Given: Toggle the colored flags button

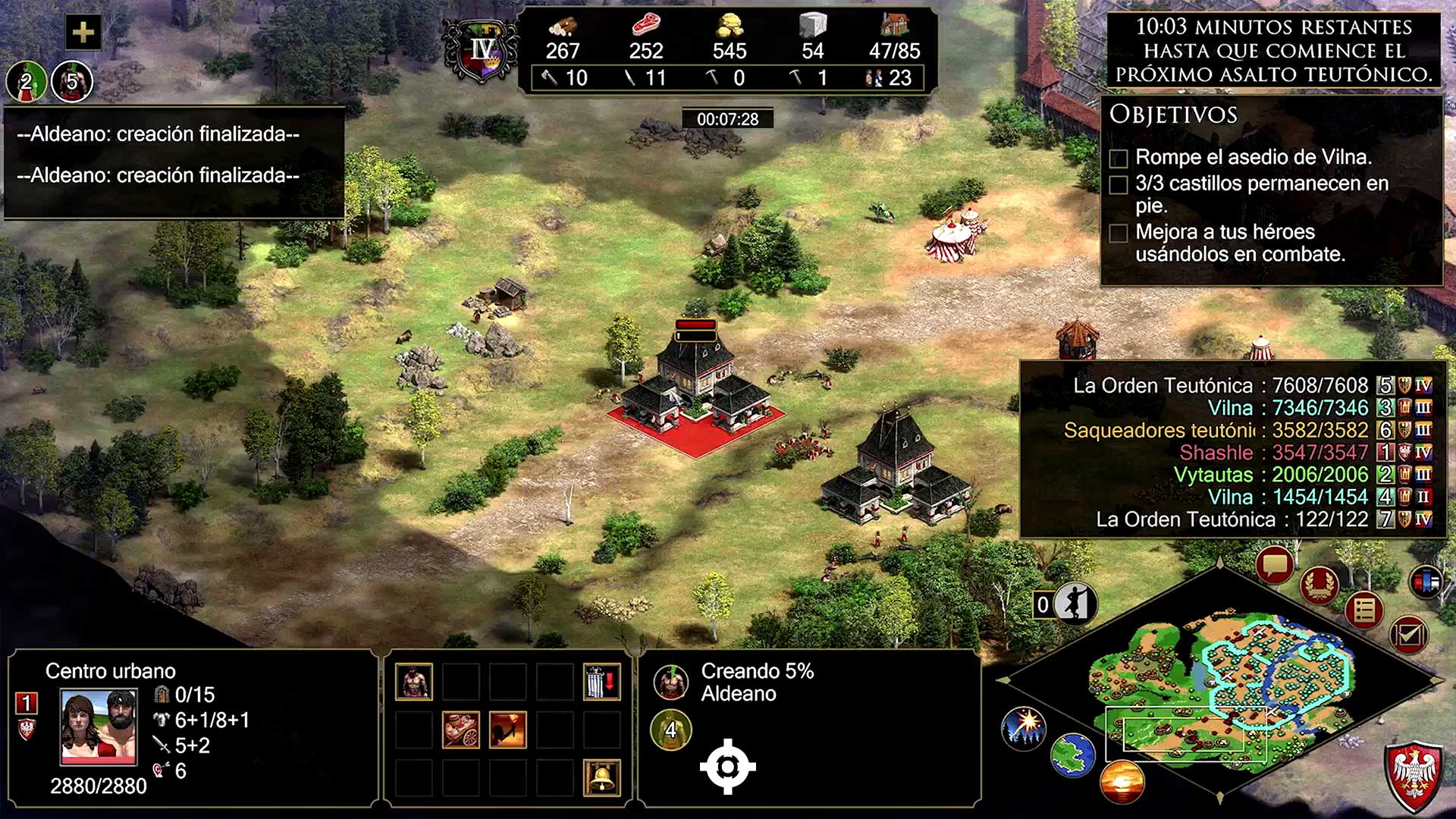Looking at the screenshot, I should point(1427,582).
